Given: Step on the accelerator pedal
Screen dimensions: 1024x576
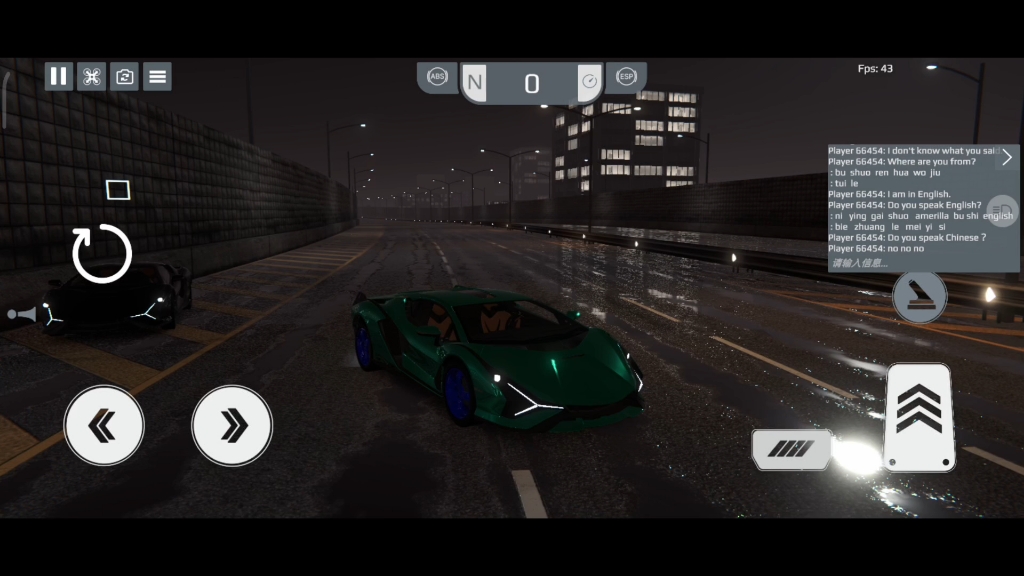Looking at the screenshot, I should pos(919,416).
